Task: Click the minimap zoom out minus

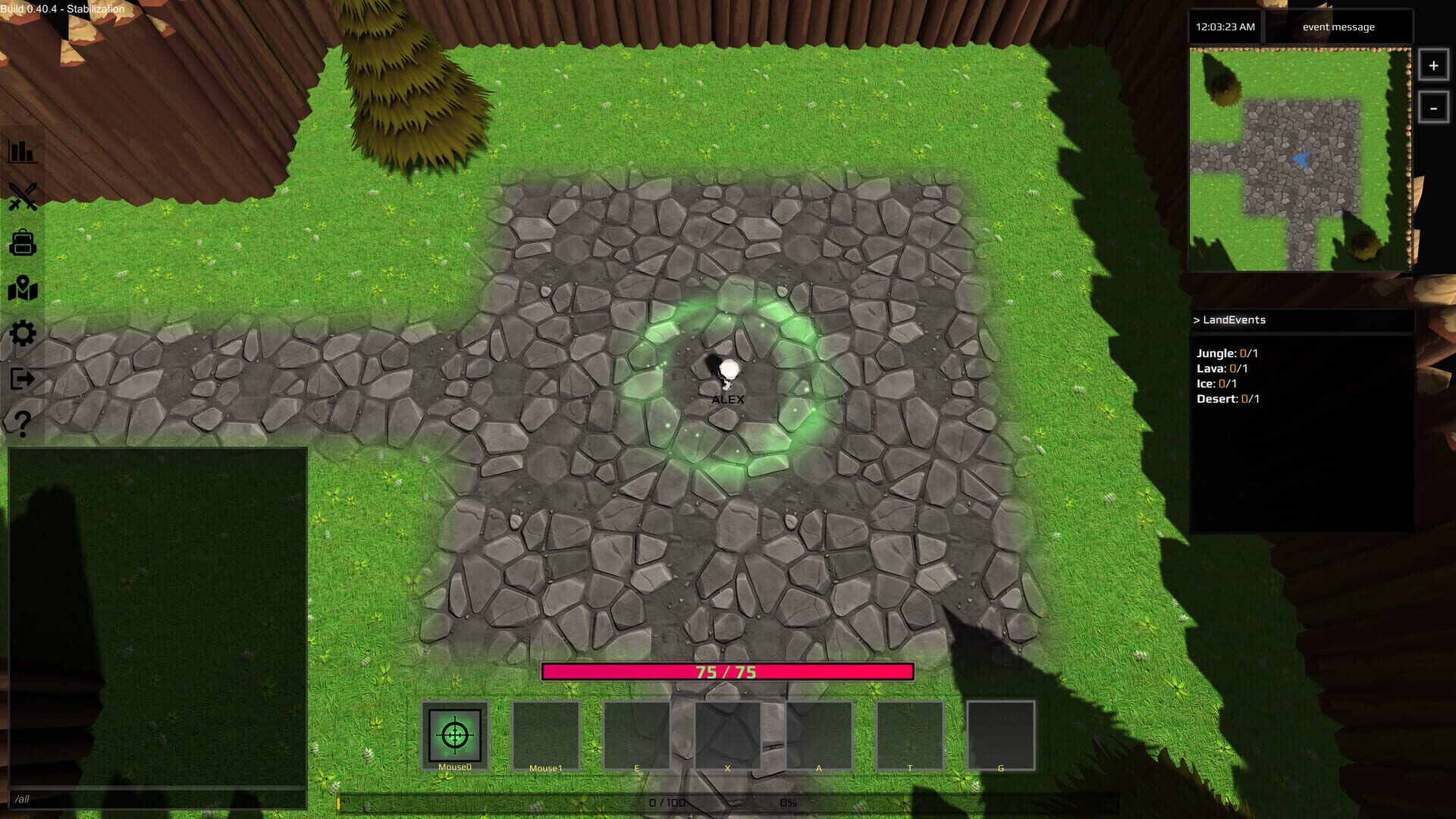Action: pyautogui.click(x=1432, y=108)
